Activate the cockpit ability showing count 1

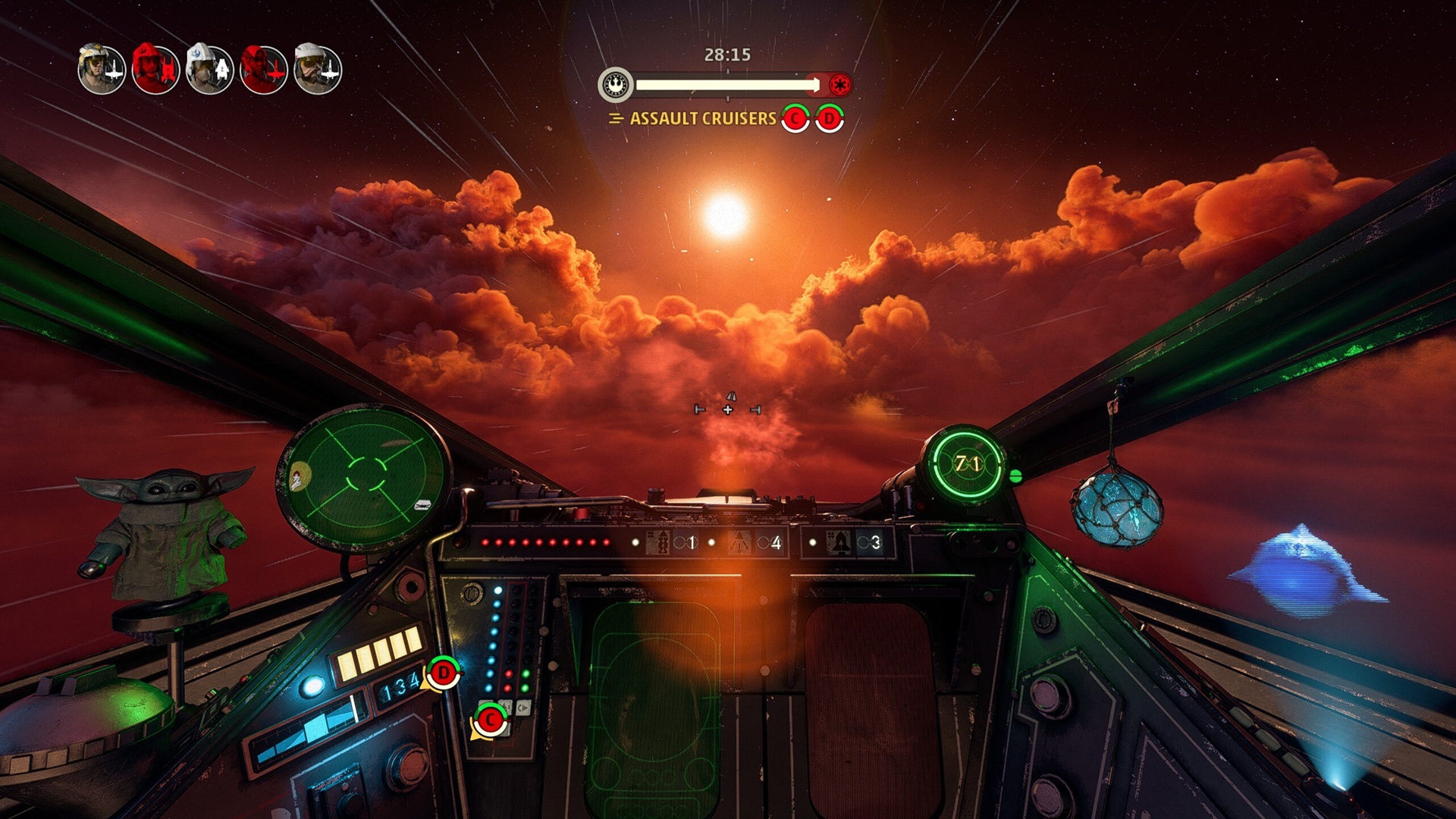click(672, 543)
